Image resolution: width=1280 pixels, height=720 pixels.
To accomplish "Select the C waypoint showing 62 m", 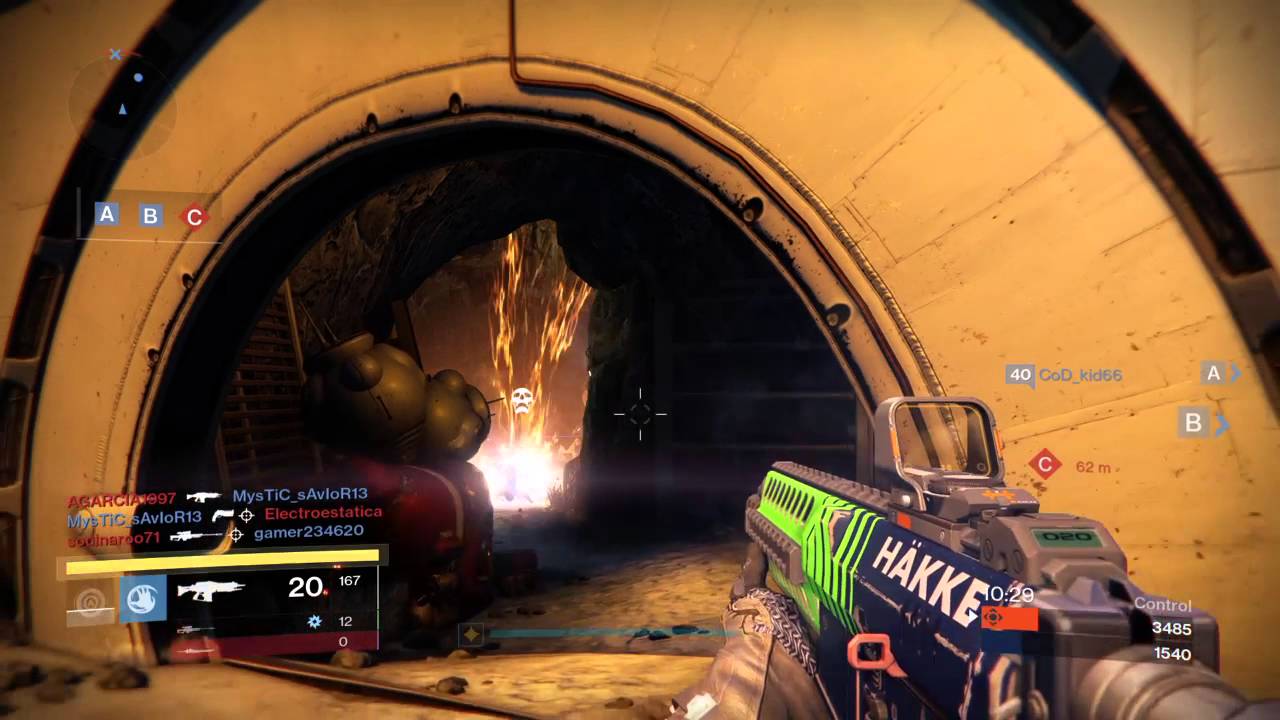I will [1045, 464].
